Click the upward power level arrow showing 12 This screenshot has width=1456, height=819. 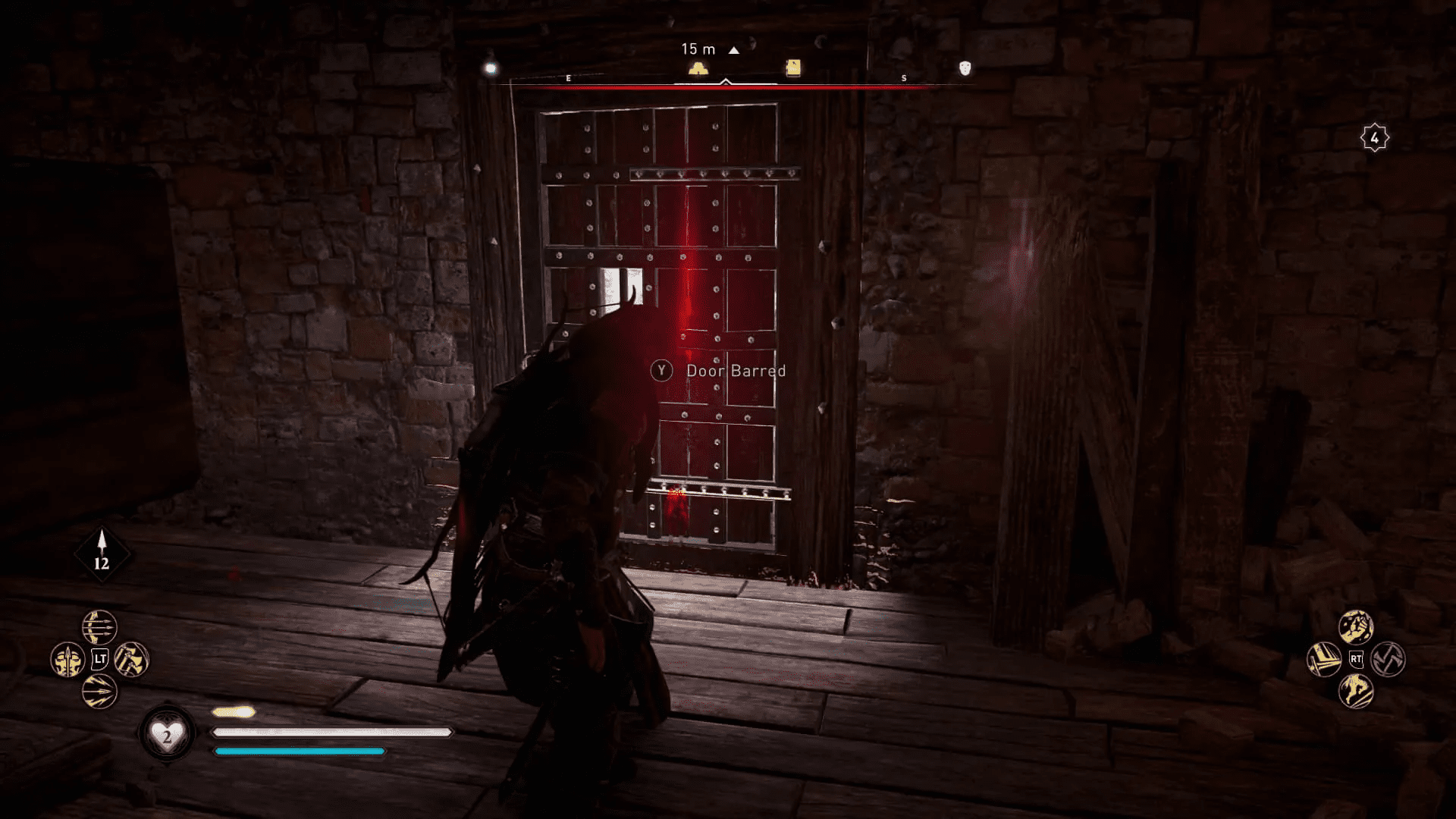(x=102, y=553)
